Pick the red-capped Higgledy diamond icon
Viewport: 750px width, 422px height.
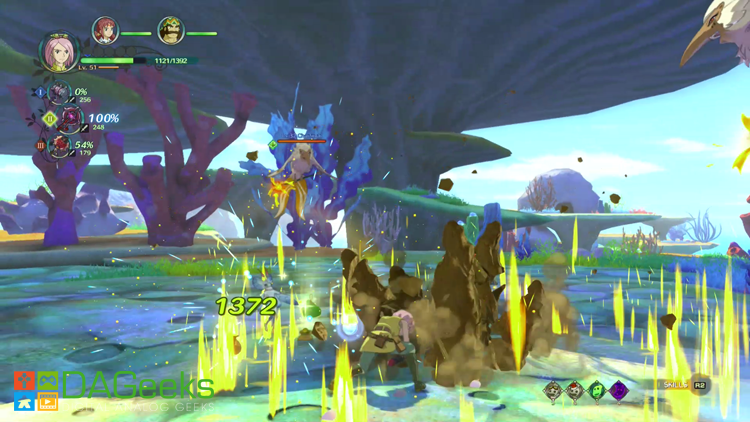(575, 390)
